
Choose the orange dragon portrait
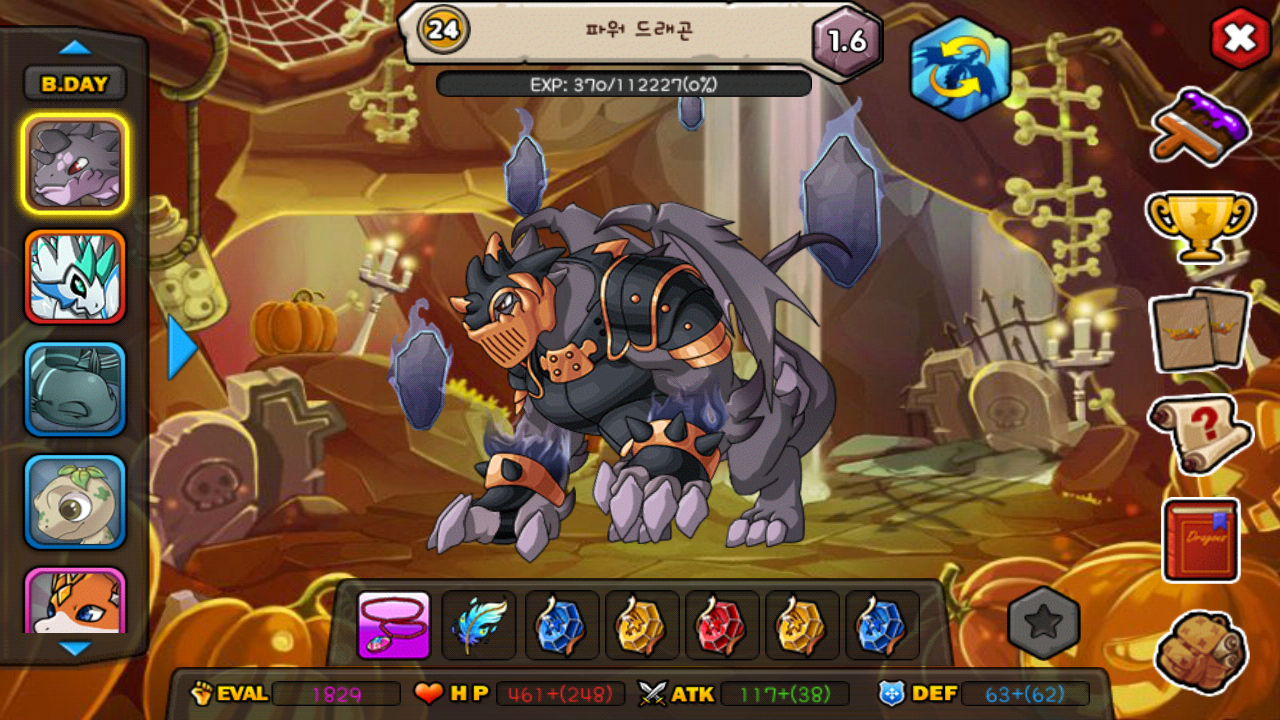pos(75,602)
